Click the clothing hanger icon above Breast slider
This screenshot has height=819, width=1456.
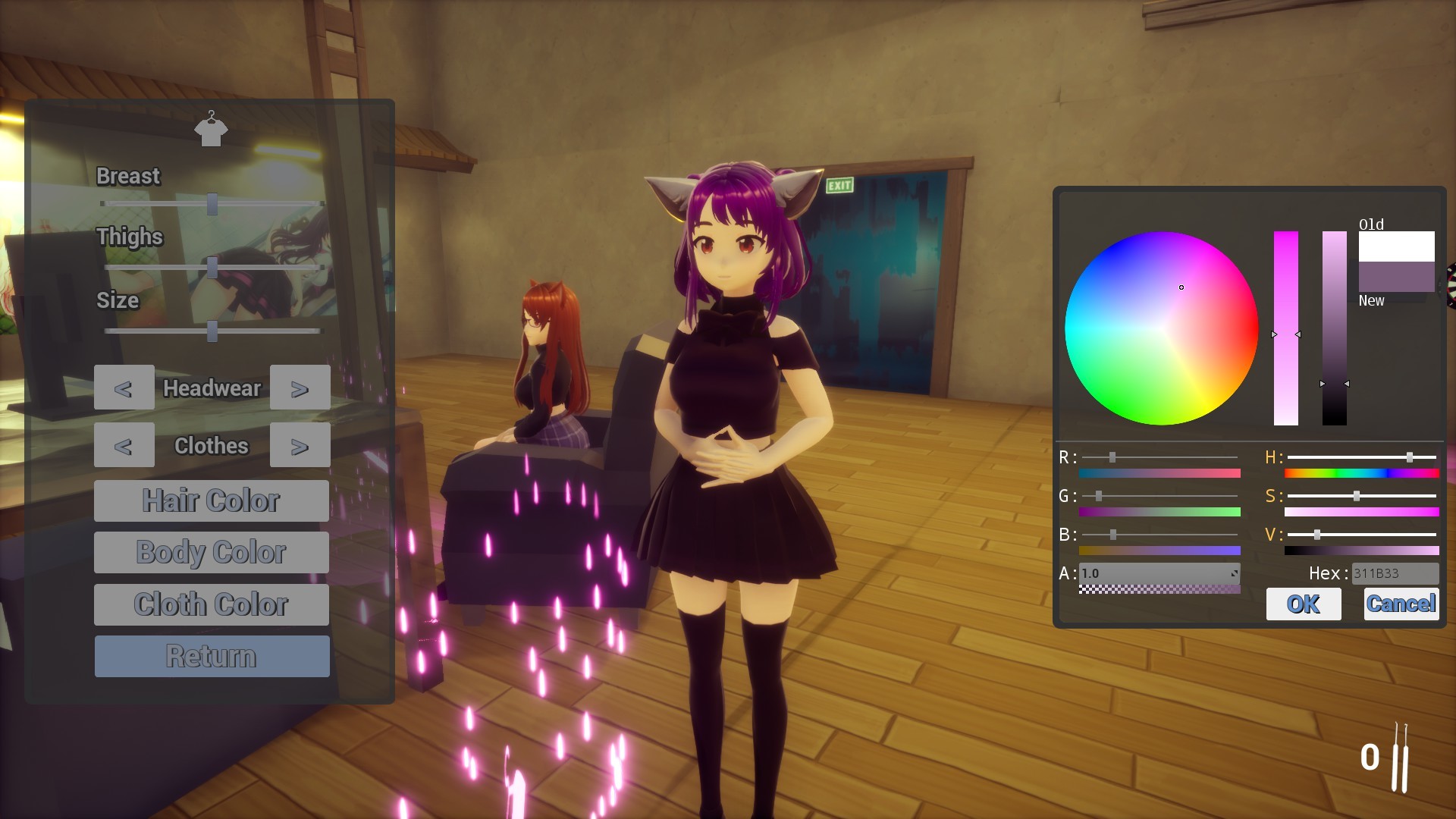(x=212, y=129)
